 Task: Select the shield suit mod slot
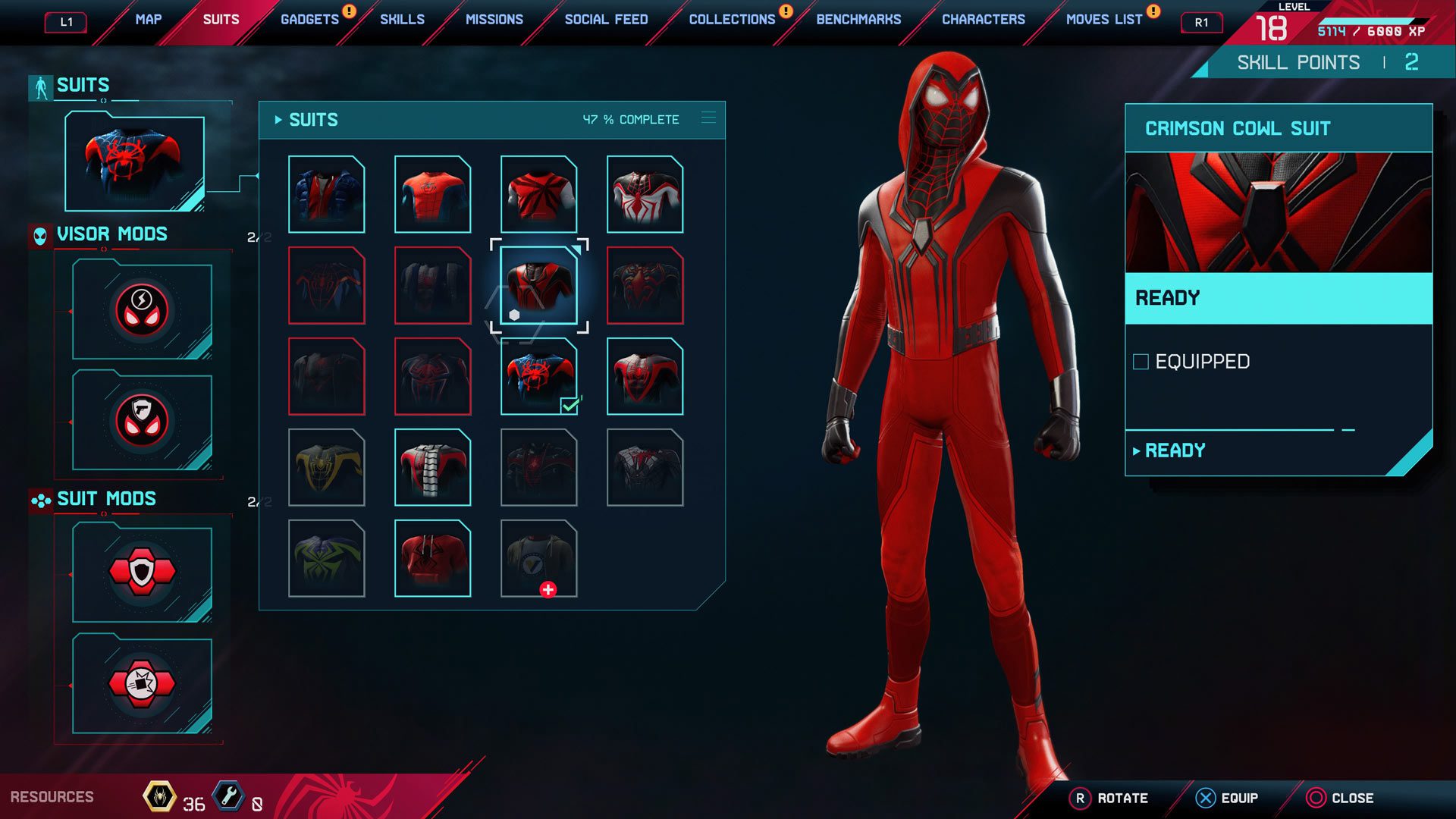click(142, 573)
